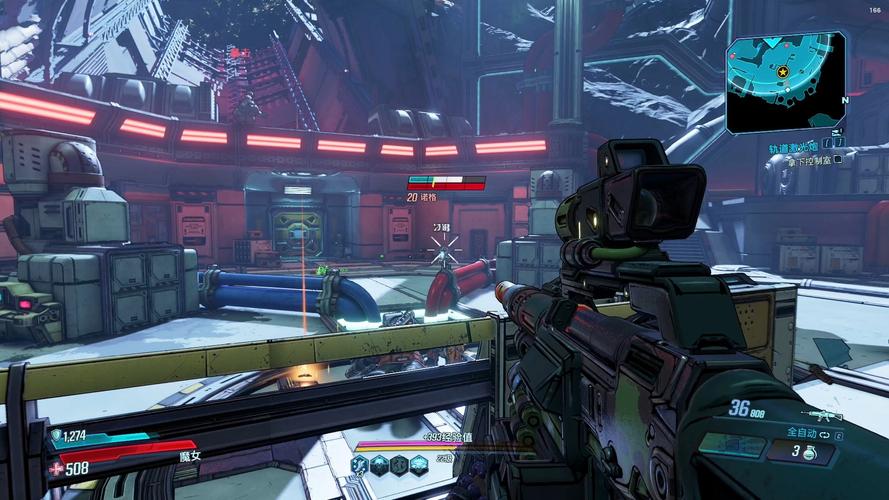
Task: Open the 轨道激光炮 mission tracker
Action: pos(790,146)
